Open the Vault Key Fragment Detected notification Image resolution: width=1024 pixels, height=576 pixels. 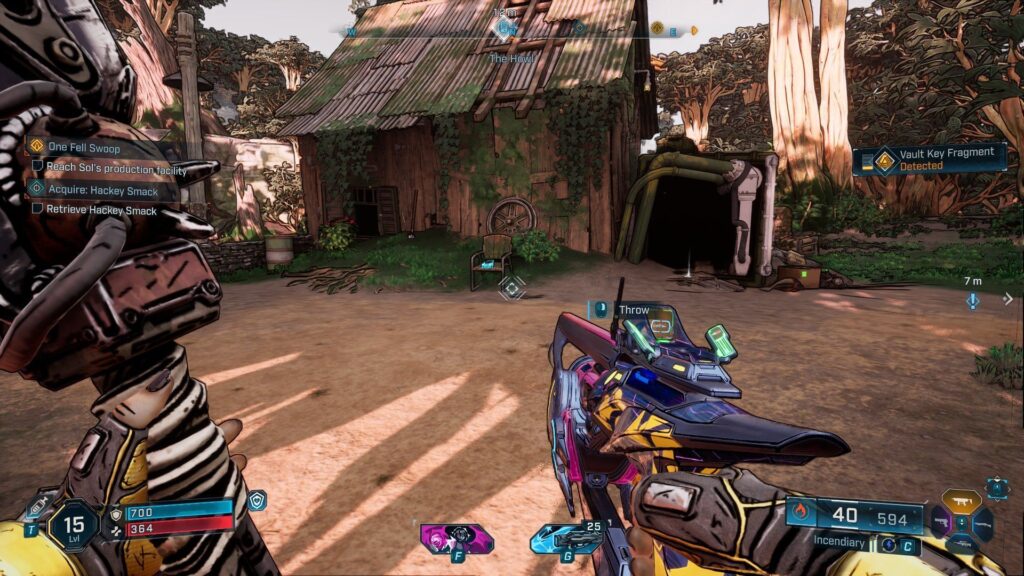pos(930,159)
